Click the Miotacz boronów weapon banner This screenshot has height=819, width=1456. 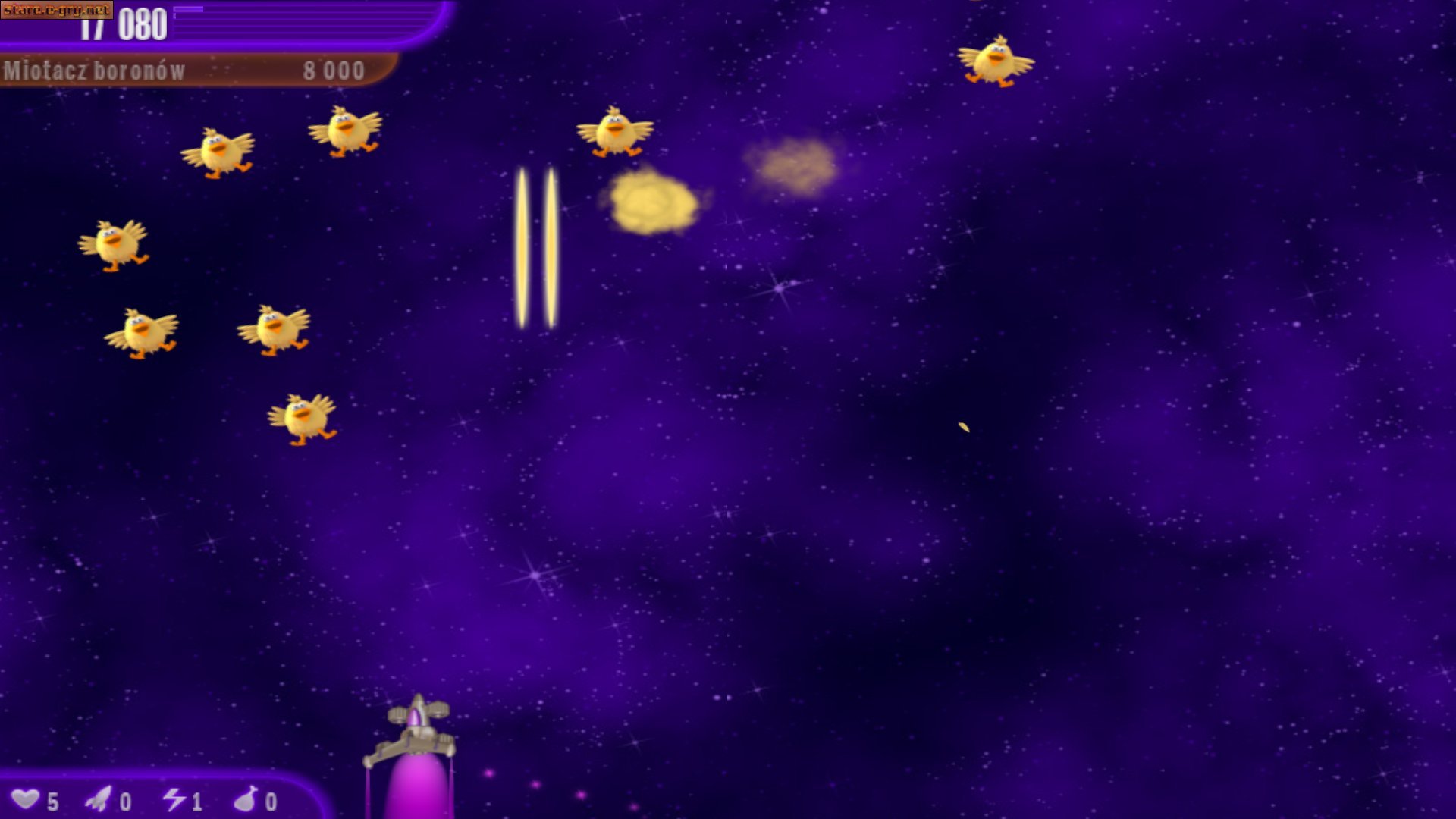tap(186, 71)
